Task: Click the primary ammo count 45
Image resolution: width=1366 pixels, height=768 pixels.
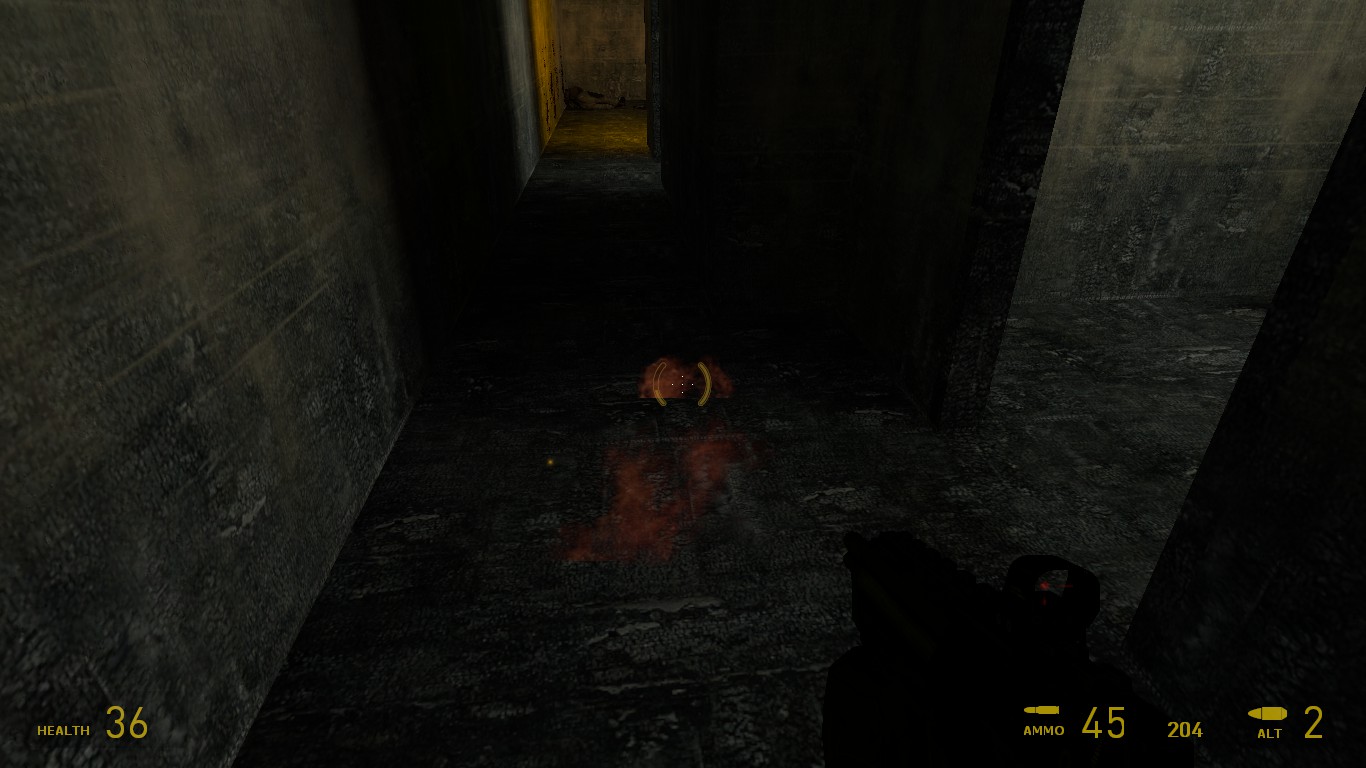Action: point(1105,722)
